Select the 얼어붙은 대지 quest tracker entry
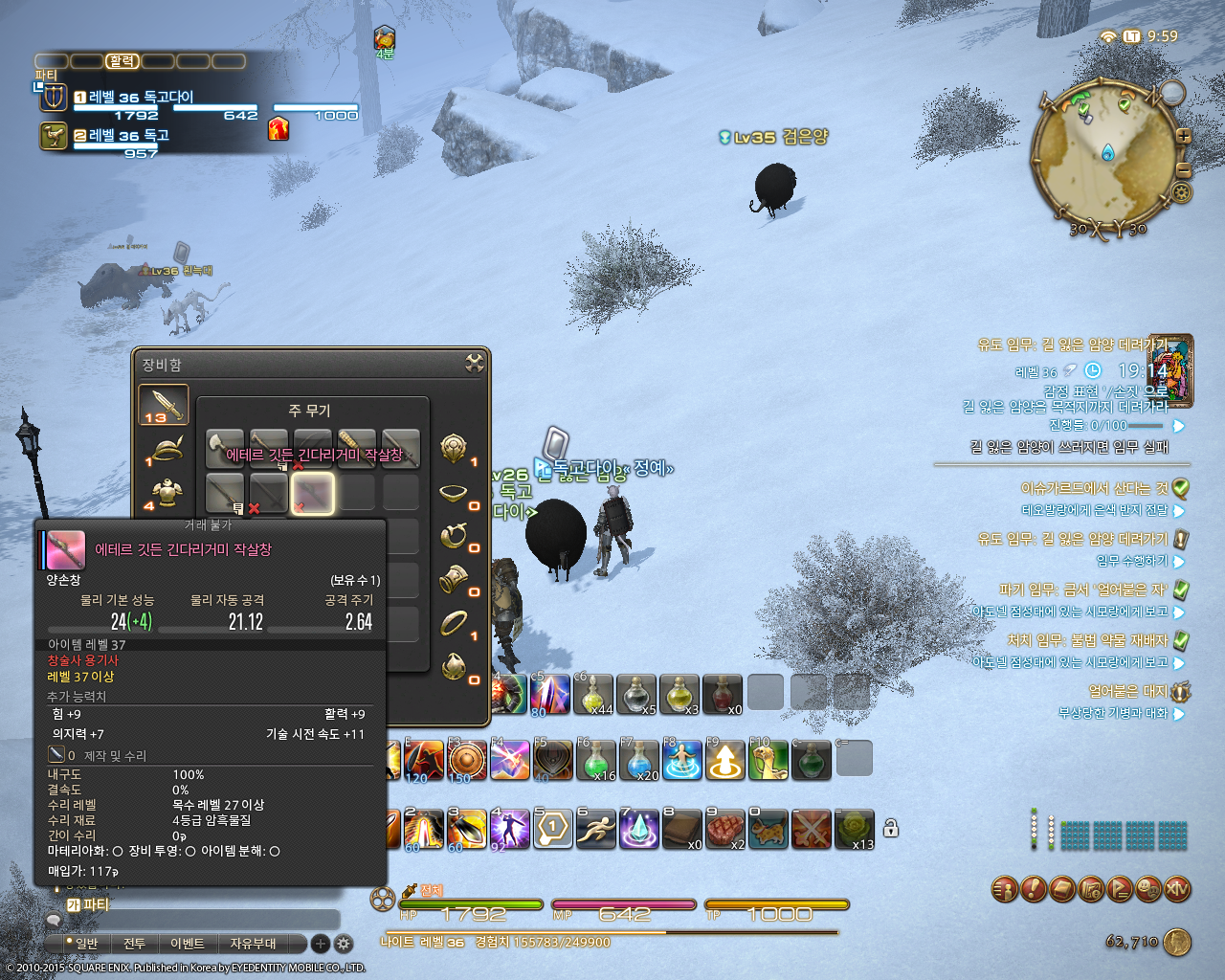The height and width of the screenshot is (980, 1225). pos(1126,691)
